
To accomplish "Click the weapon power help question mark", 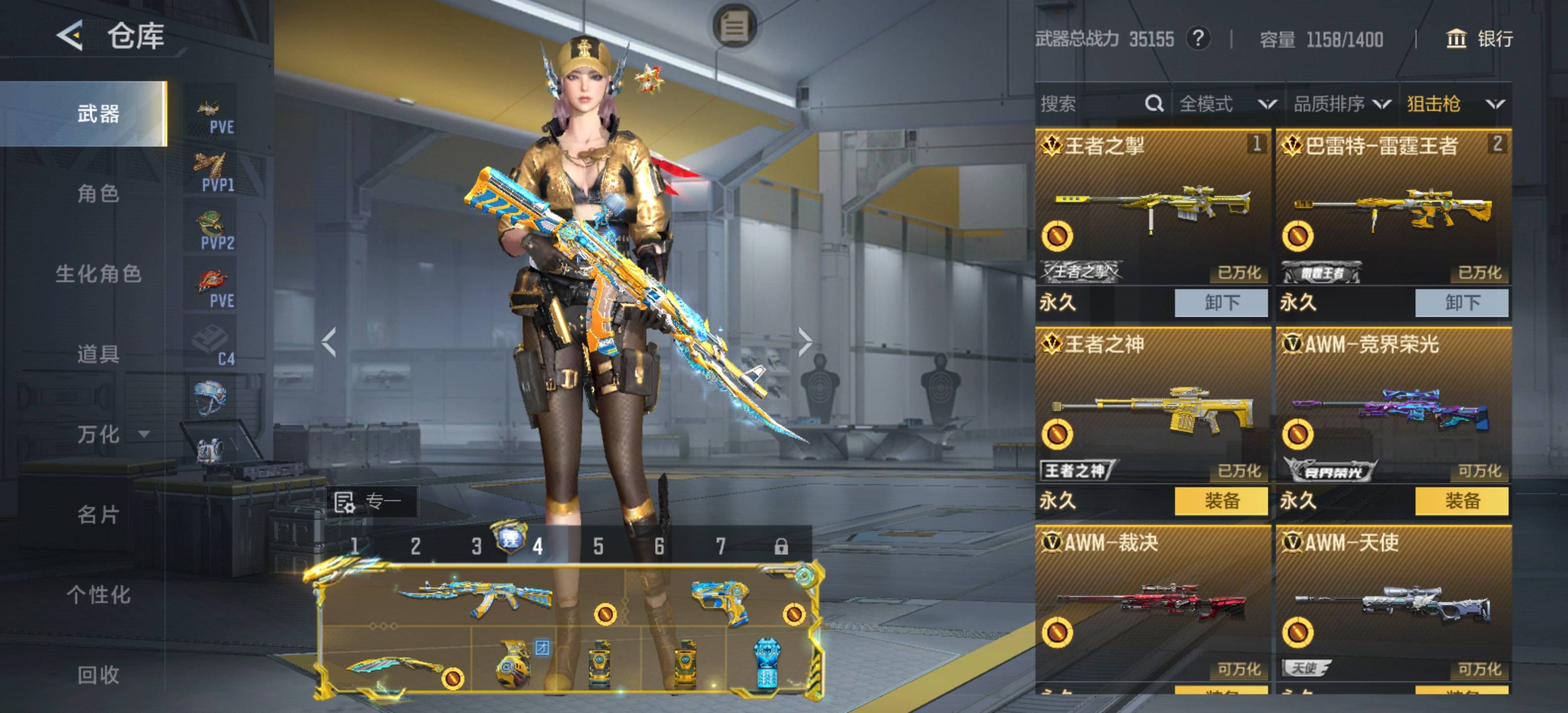I will pos(1197,39).
